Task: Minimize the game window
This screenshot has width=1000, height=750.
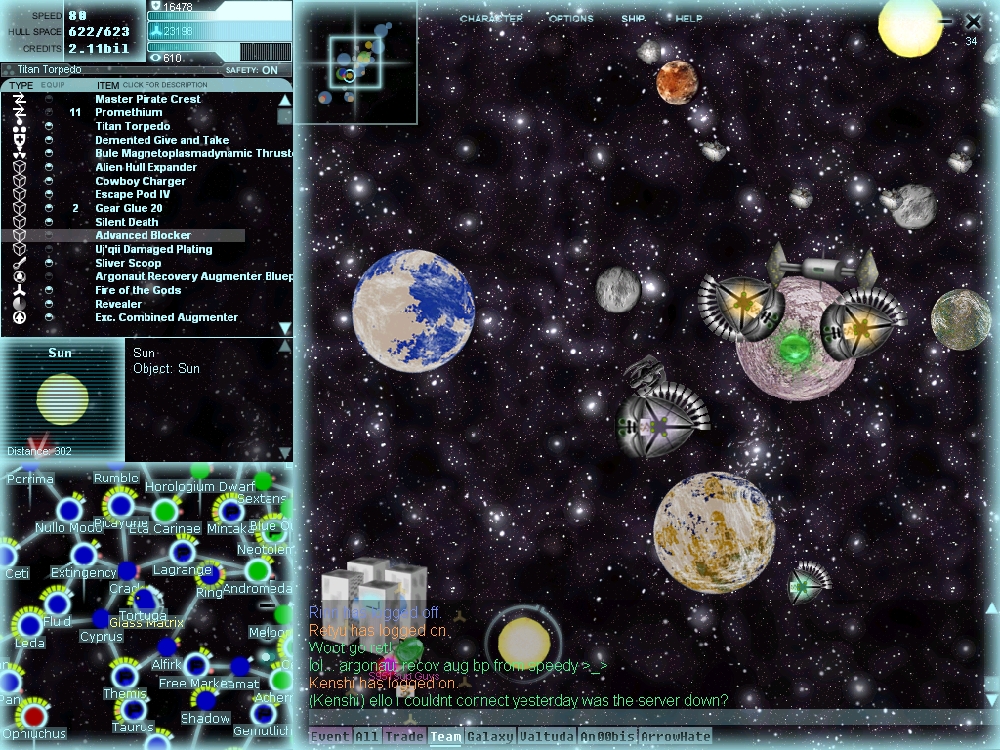Action: (x=946, y=21)
